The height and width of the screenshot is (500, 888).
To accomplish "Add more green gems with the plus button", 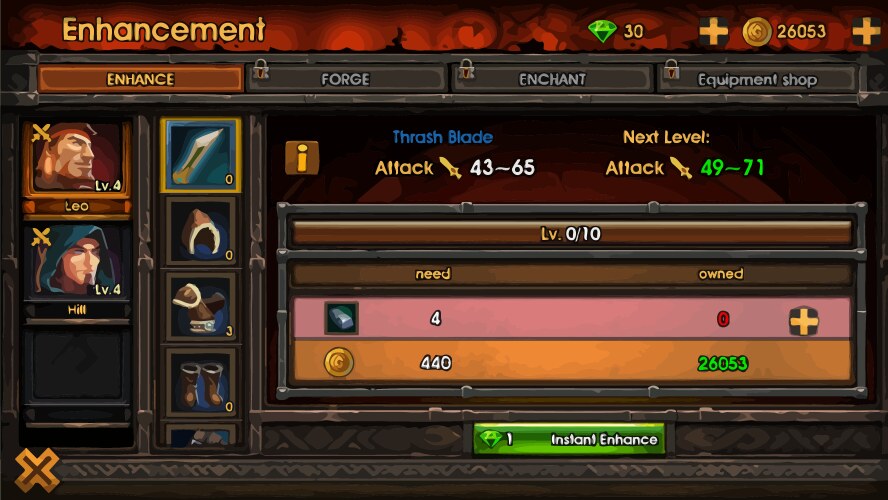I will [x=713, y=31].
